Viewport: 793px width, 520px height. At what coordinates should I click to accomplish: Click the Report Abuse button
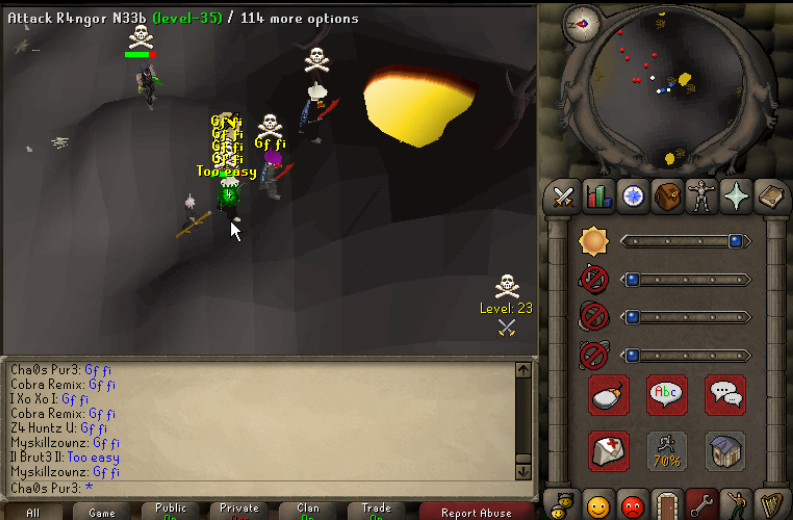[476, 511]
